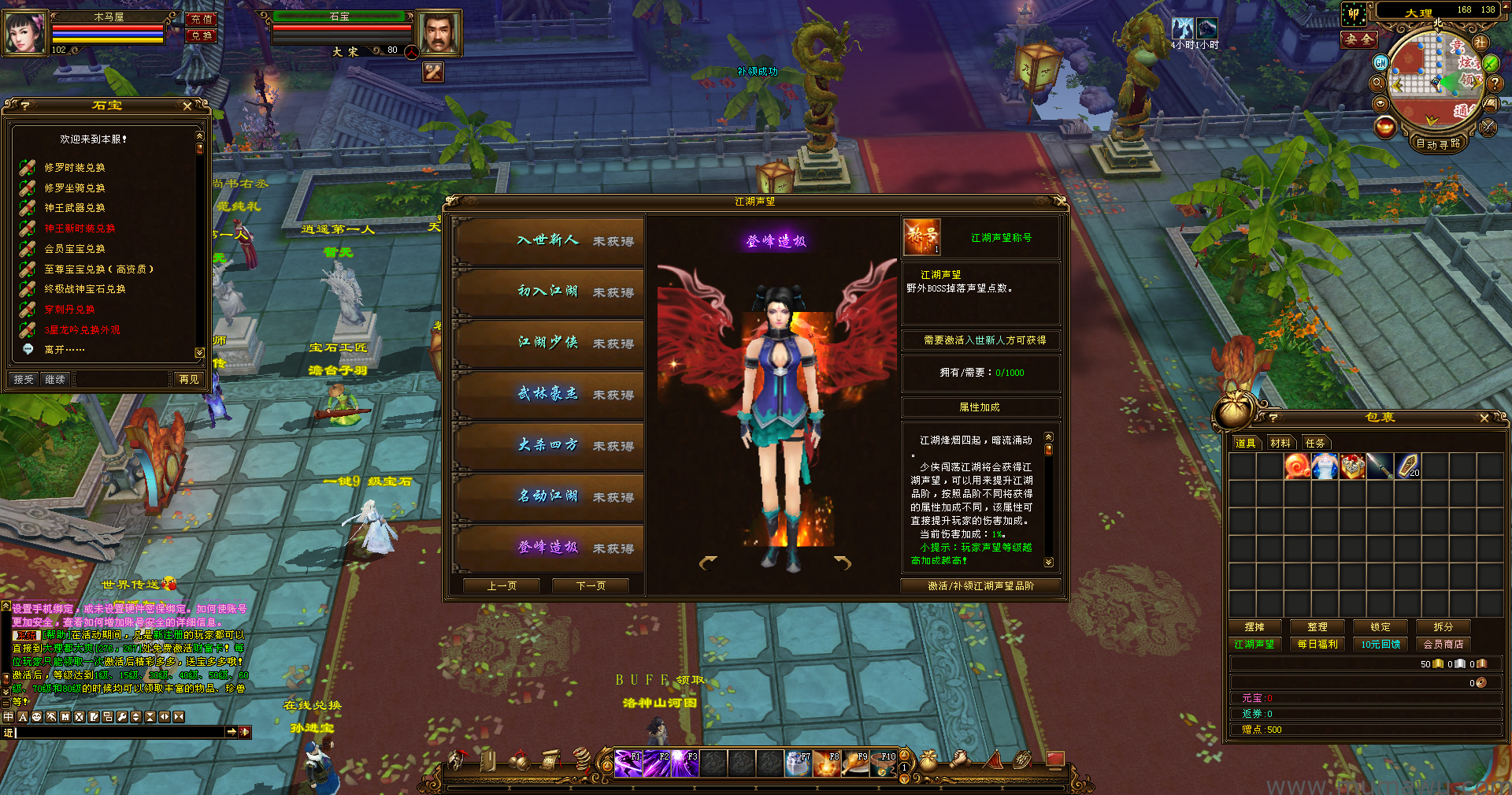Select the 修罗时装兑换 dialogue option
Viewport: 1512px width, 795px height.
tap(75, 168)
